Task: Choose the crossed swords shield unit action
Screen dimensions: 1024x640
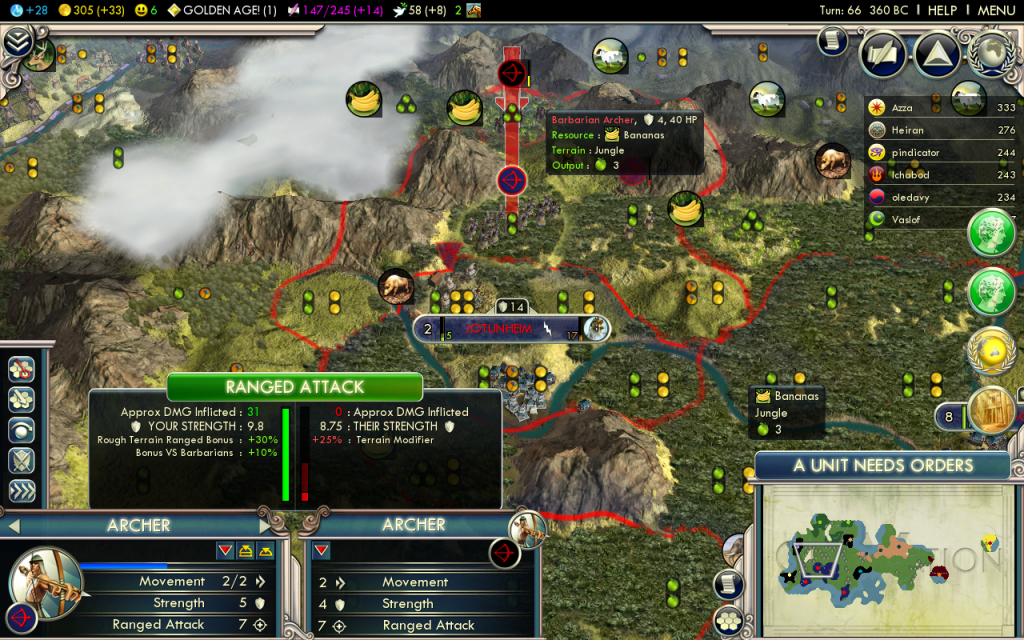Action: click(x=22, y=461)
